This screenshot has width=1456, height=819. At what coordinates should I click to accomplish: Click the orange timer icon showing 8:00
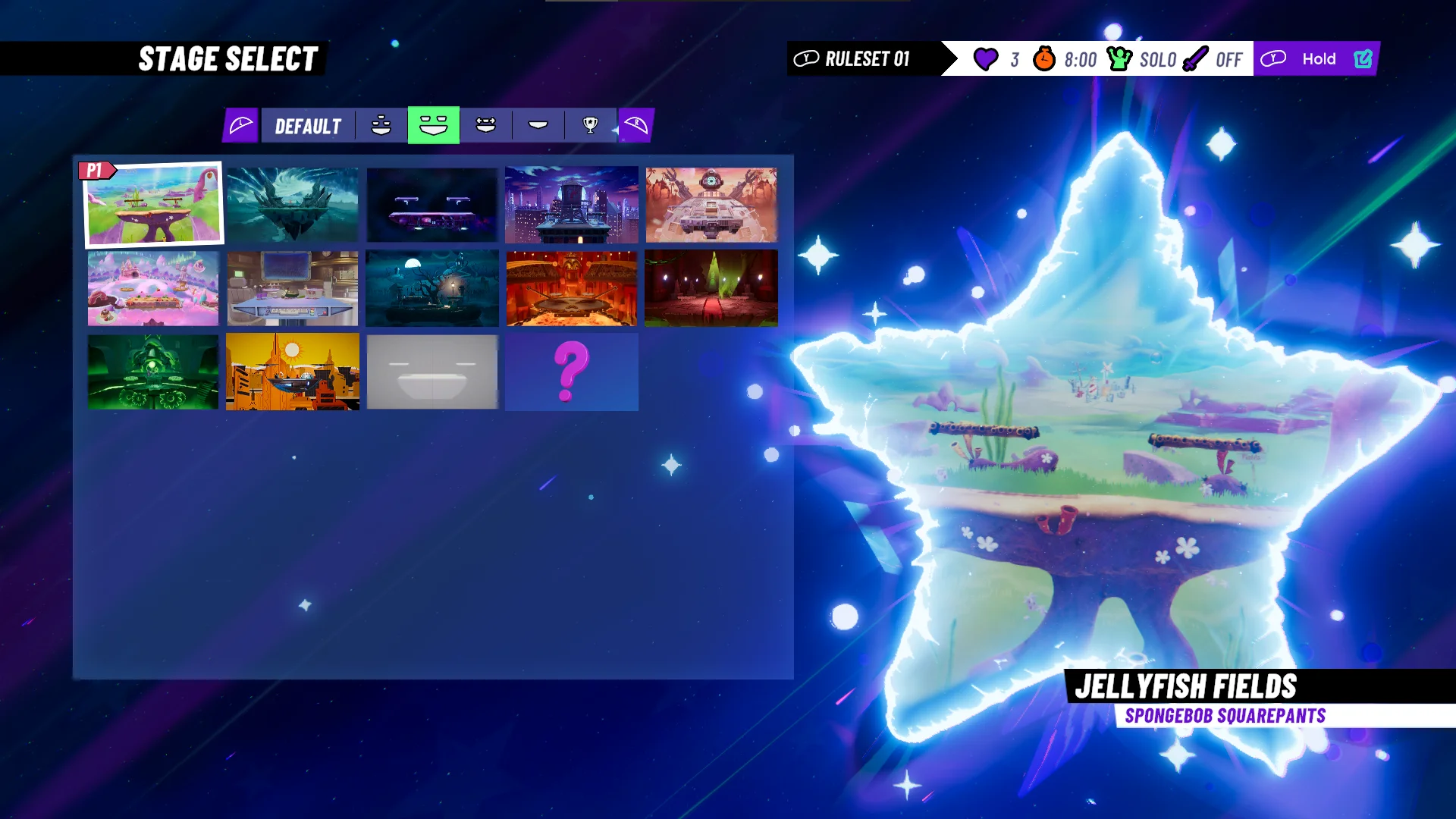point(1043,58)
